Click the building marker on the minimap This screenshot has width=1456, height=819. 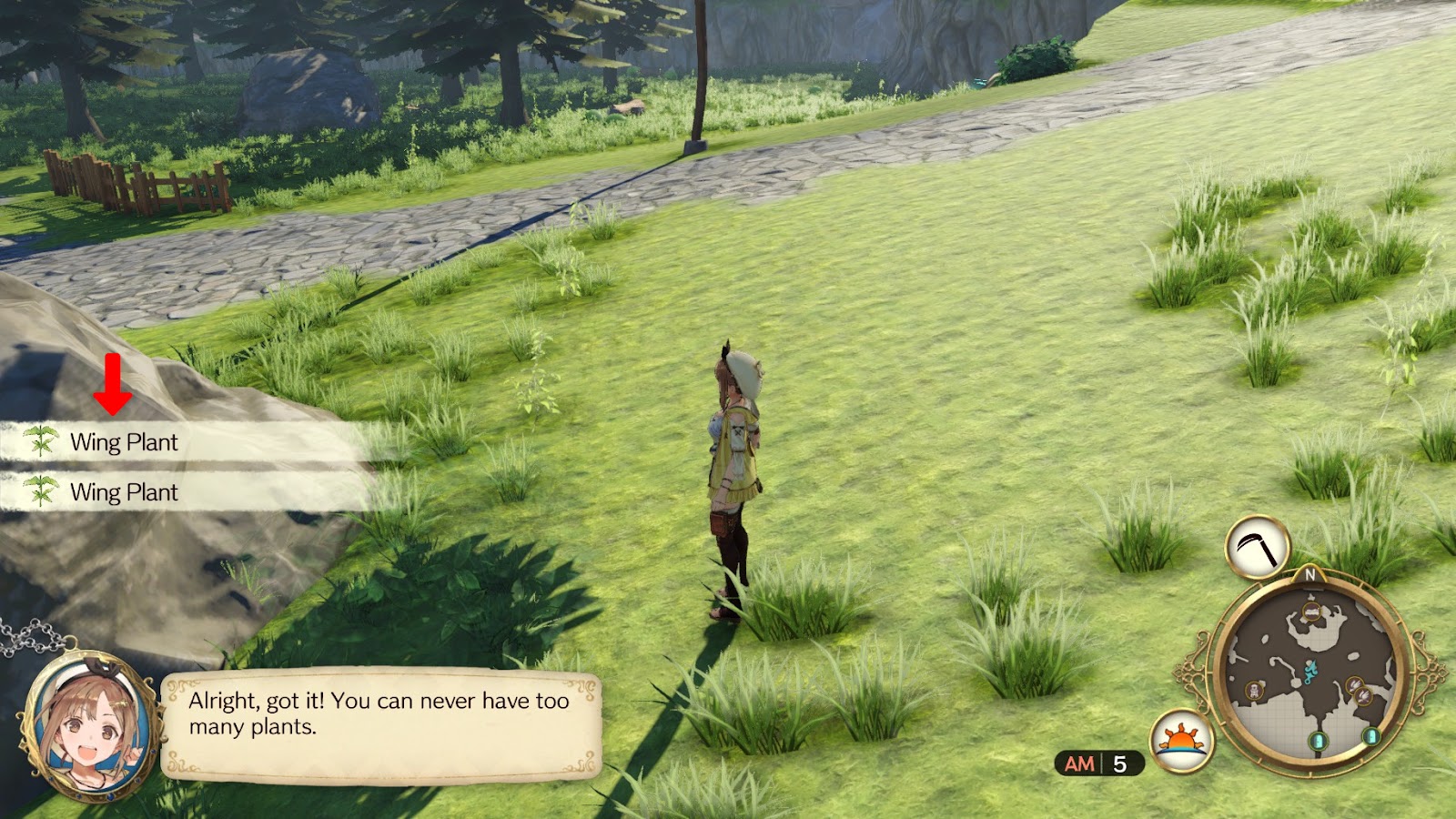tap(1310, 611)
